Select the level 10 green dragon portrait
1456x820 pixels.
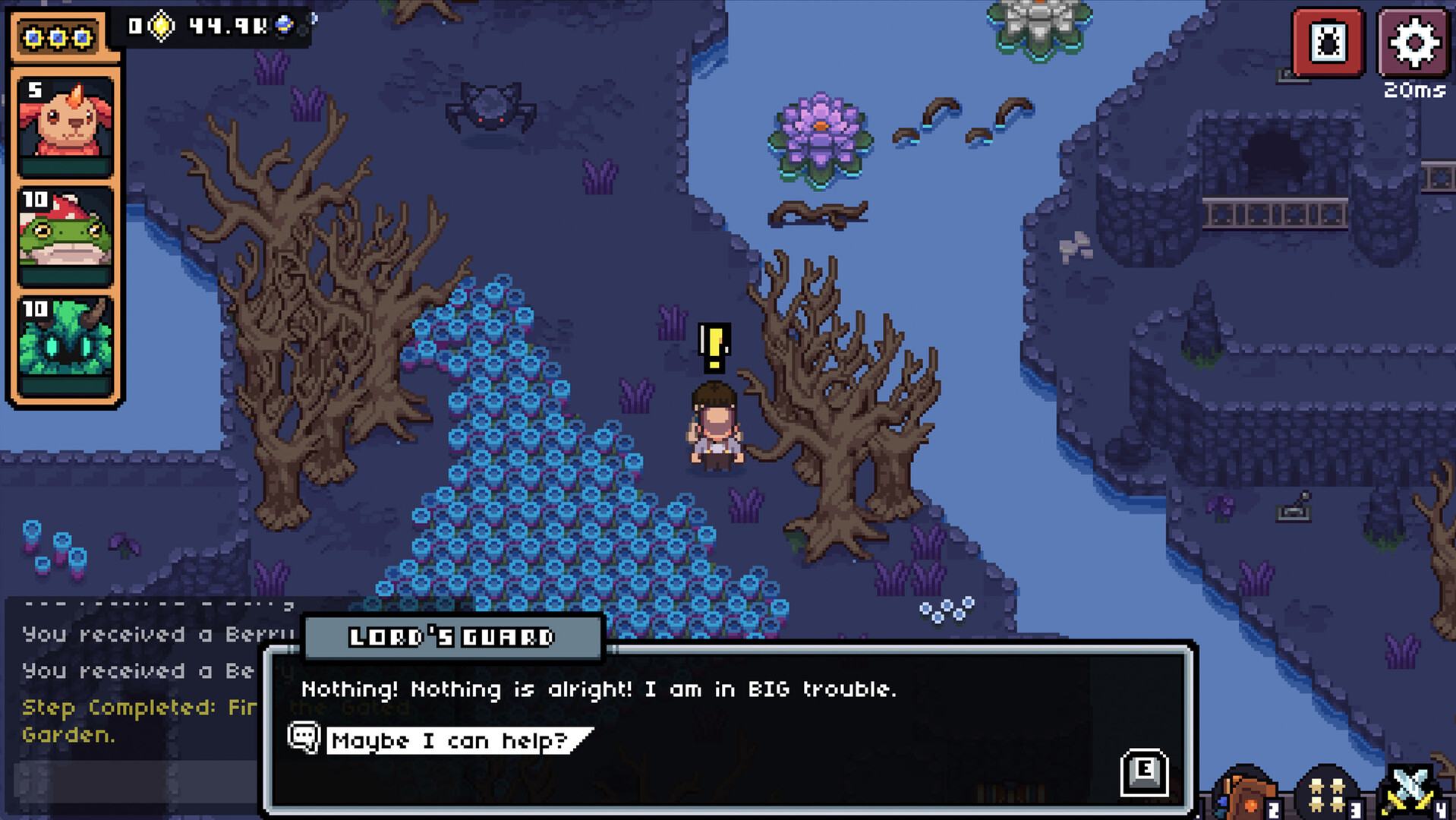click(x=65, y=345)
